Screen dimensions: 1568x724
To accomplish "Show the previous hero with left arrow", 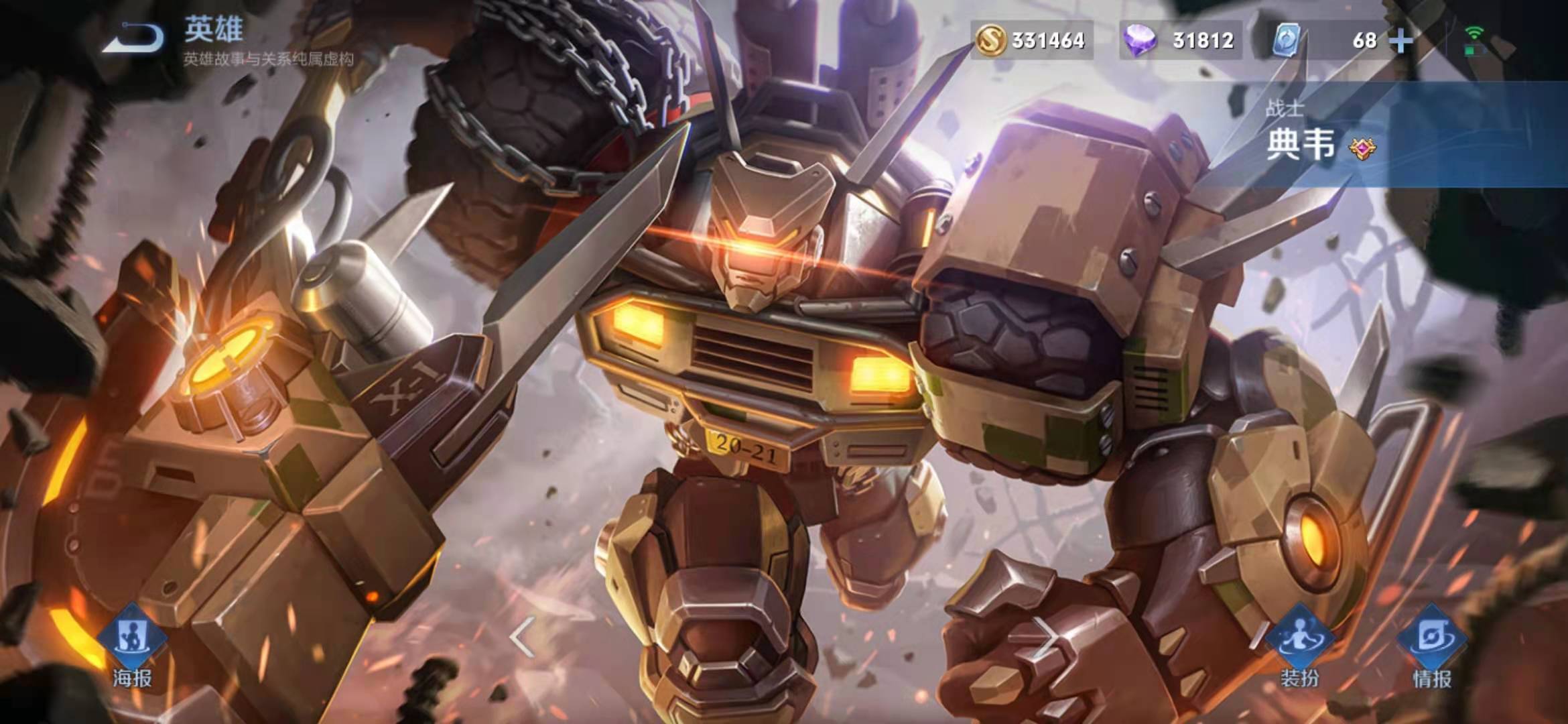I will pyautogui.click(x=521, y=636).
